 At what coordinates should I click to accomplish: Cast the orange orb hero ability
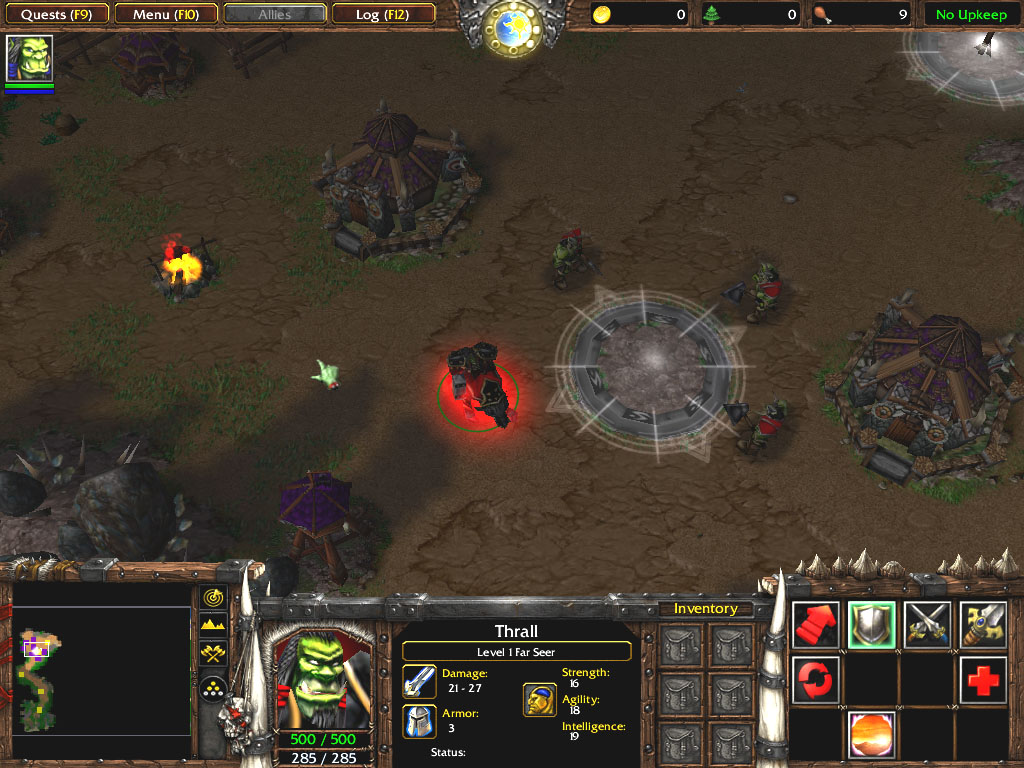tap(871, 735)
